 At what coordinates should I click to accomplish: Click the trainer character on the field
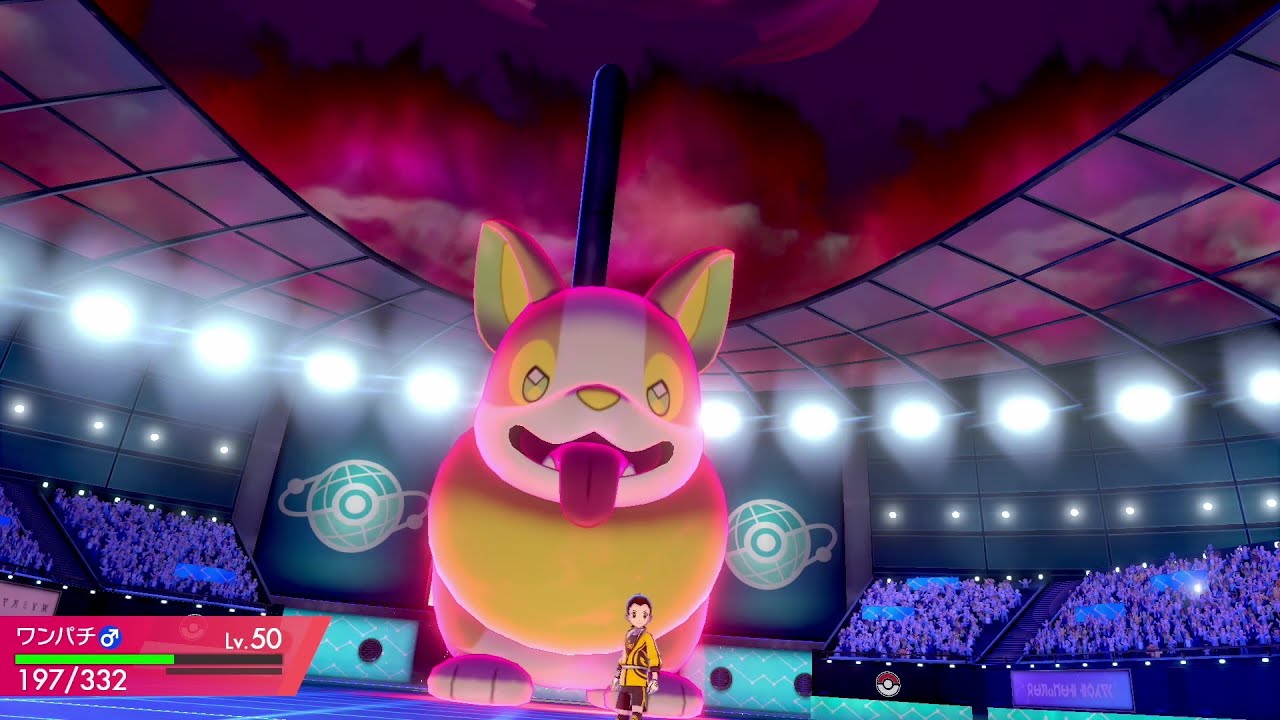[x=638, y=655]
